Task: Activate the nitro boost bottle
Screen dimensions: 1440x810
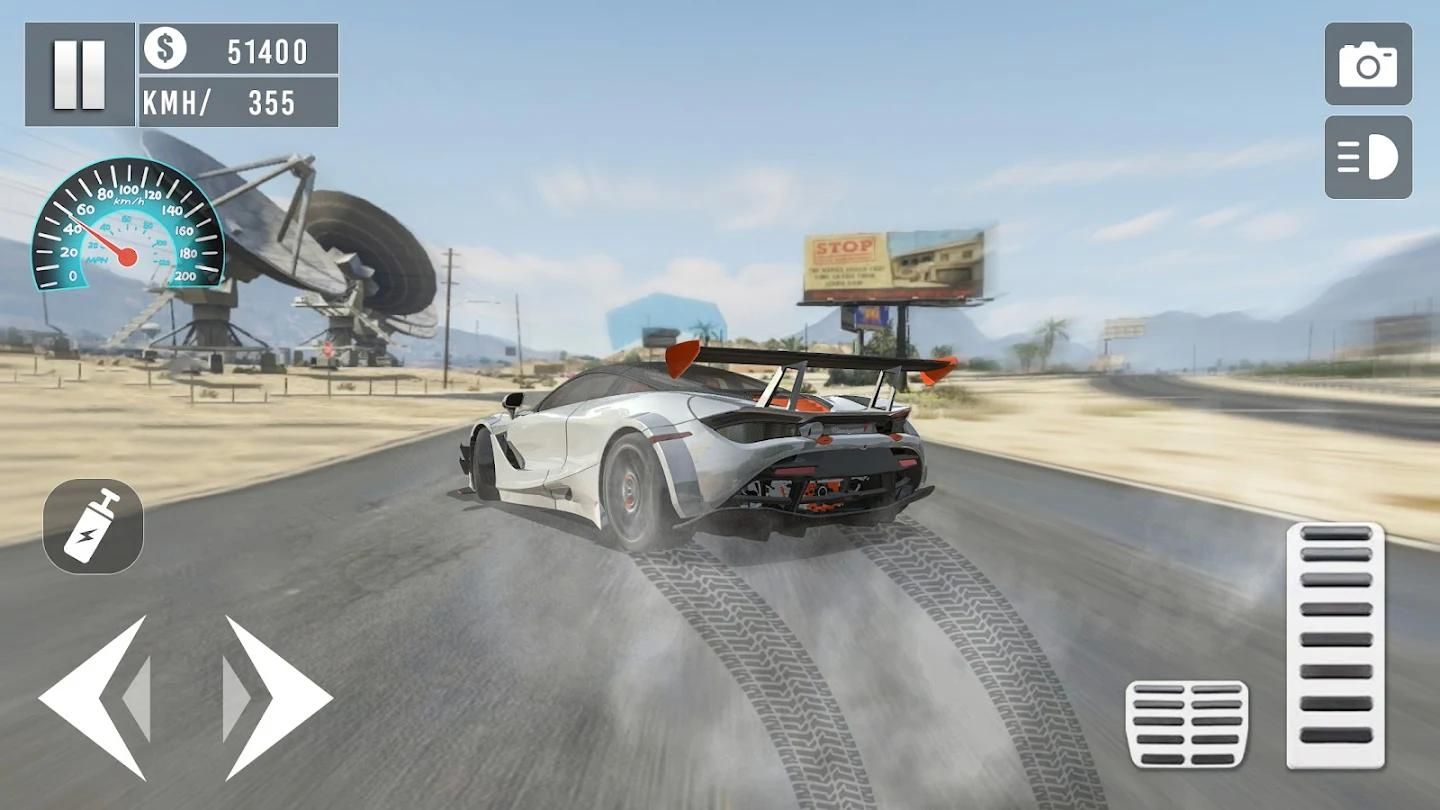Action: 93,526
